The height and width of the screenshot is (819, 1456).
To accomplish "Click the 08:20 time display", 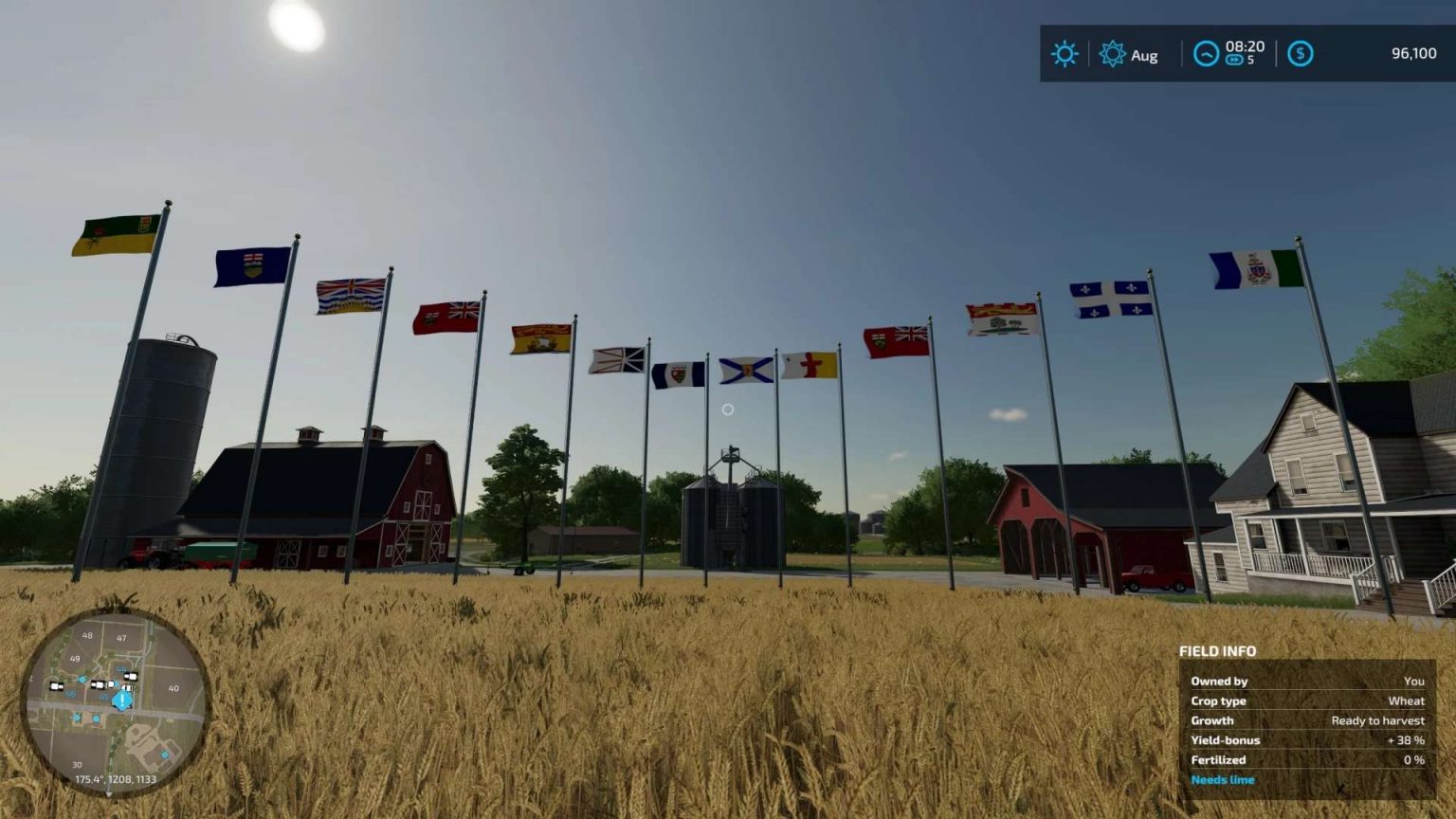I will (1245, 46).
